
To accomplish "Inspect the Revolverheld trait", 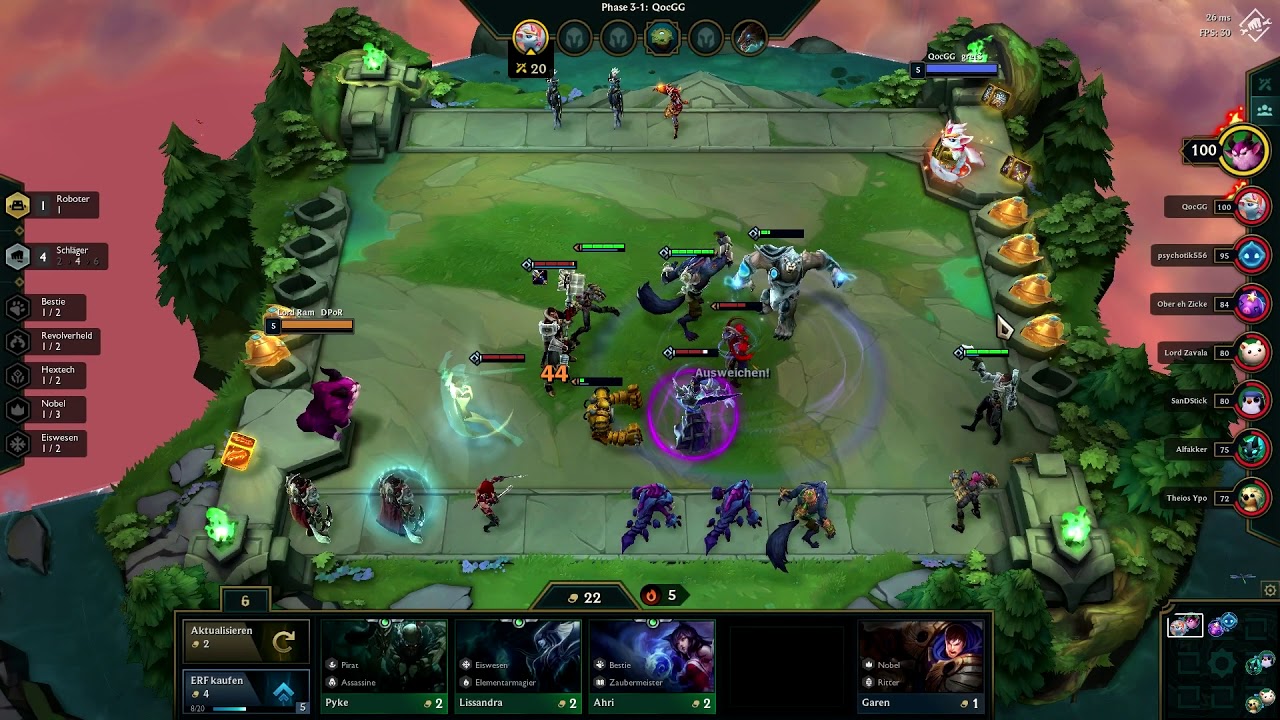I will click(55, 341).
